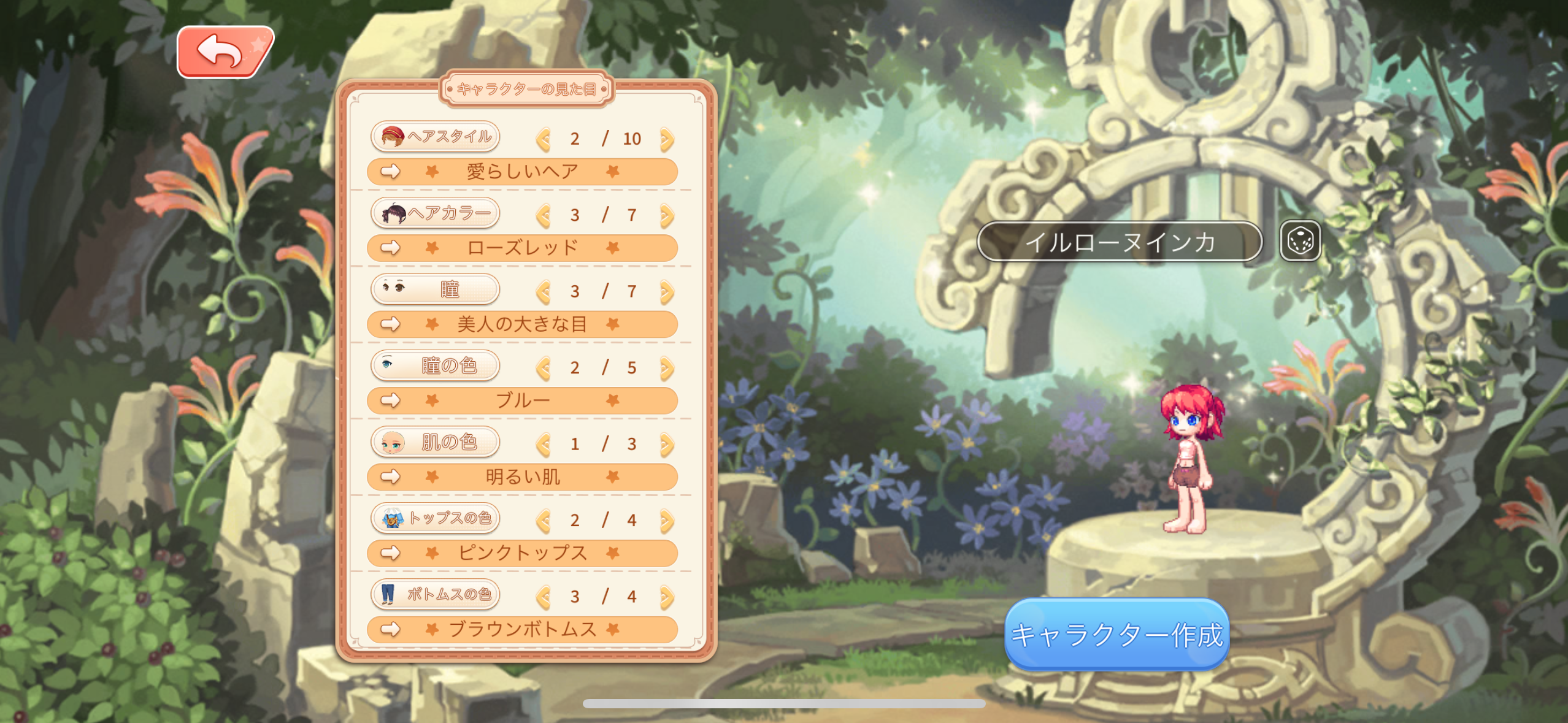
Task: Choose the previous 瞳 eye shape
Action: point(543,292)
